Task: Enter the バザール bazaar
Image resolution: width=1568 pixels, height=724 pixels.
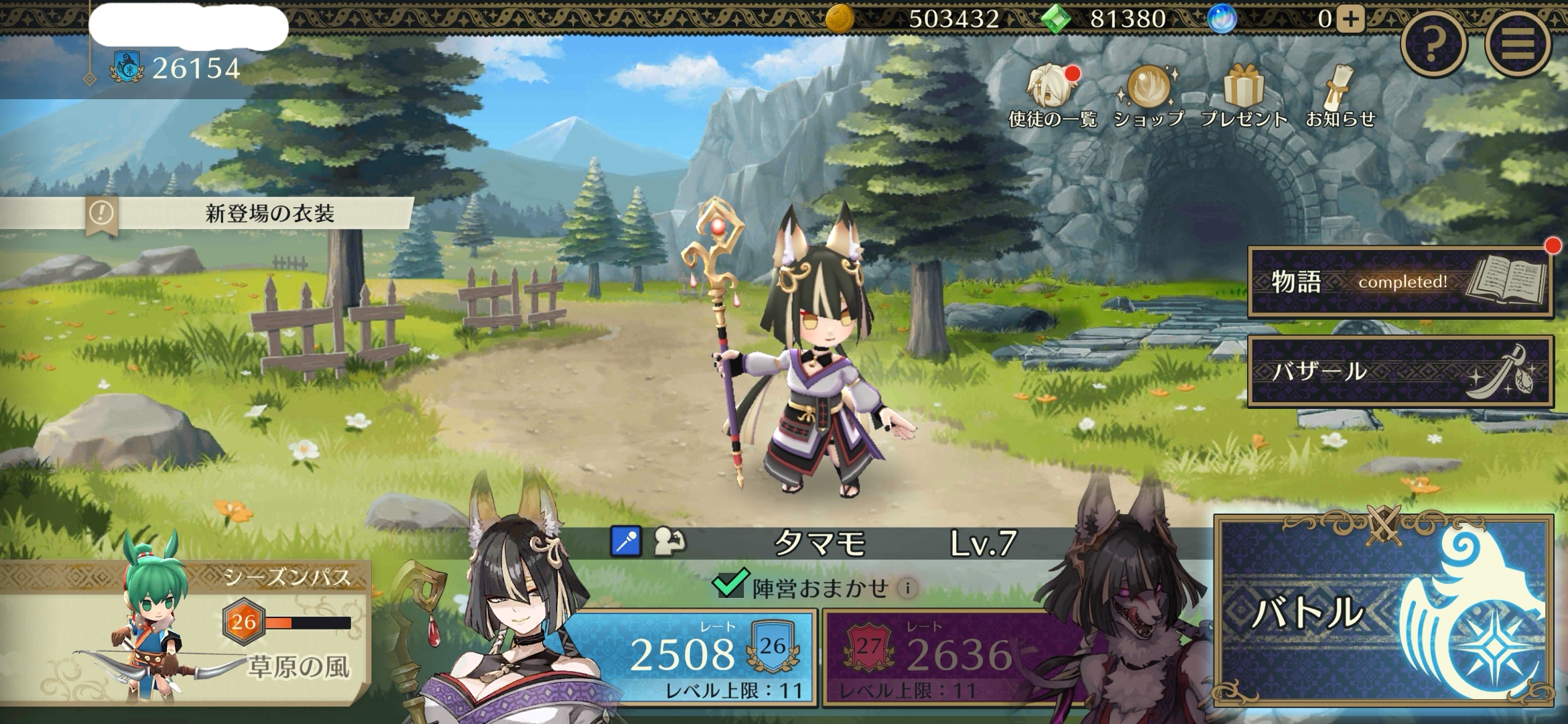Action: [1399, 371]
